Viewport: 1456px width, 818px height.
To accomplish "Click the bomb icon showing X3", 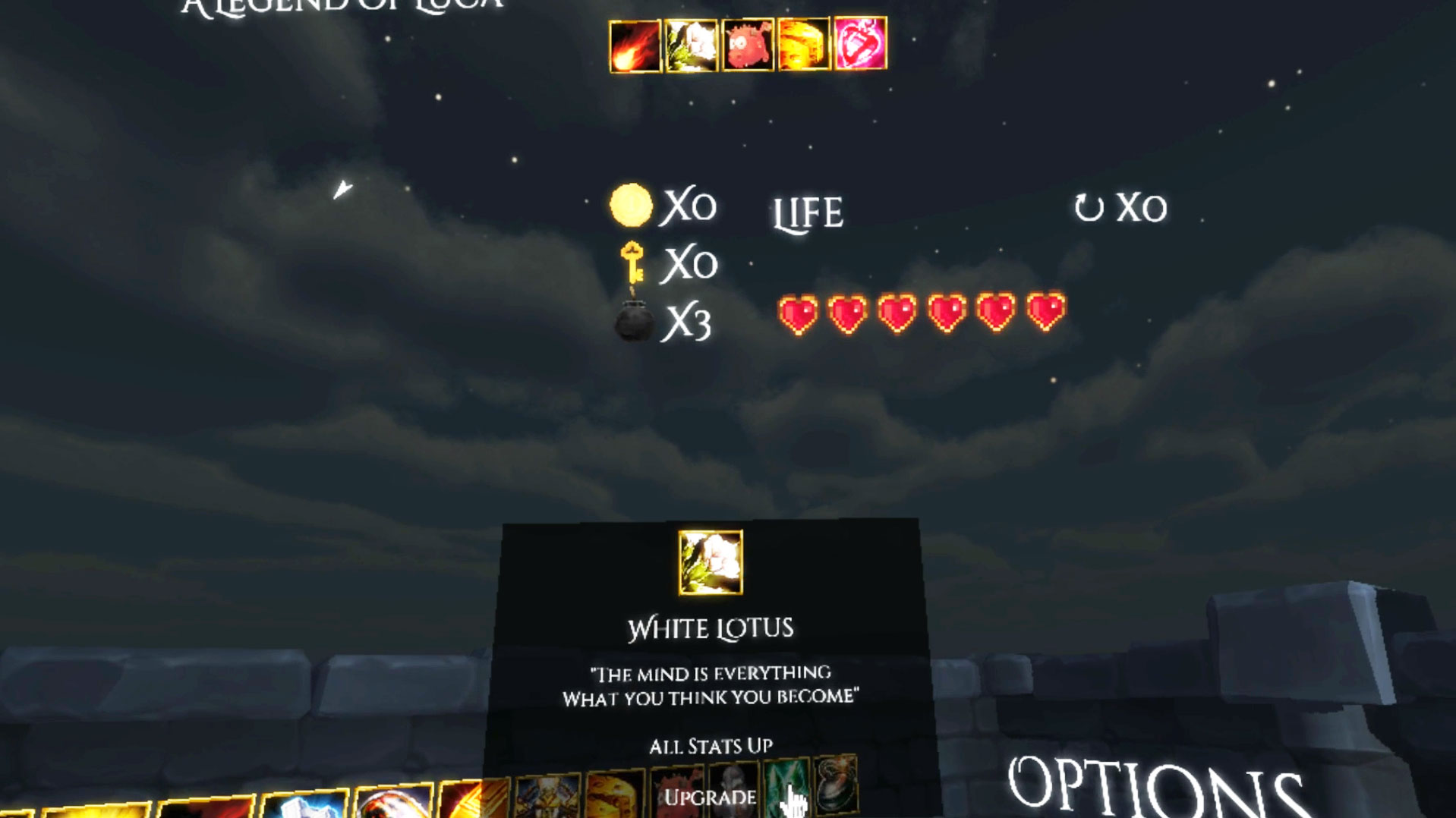I will click(634, 322).
